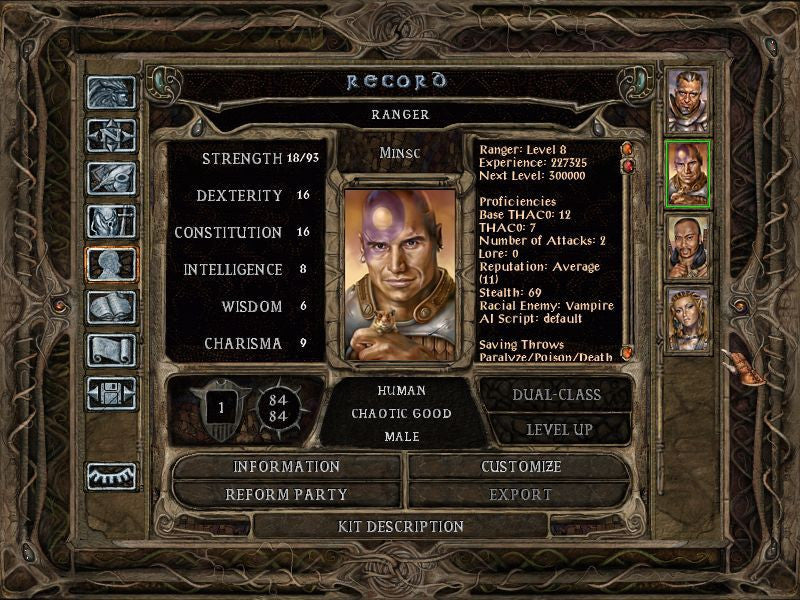The height and width of the screenshot is (600, 800).
Task: Select the grey-haired armored man portrait
Action: pyautogui.click(x=688, y=100)
